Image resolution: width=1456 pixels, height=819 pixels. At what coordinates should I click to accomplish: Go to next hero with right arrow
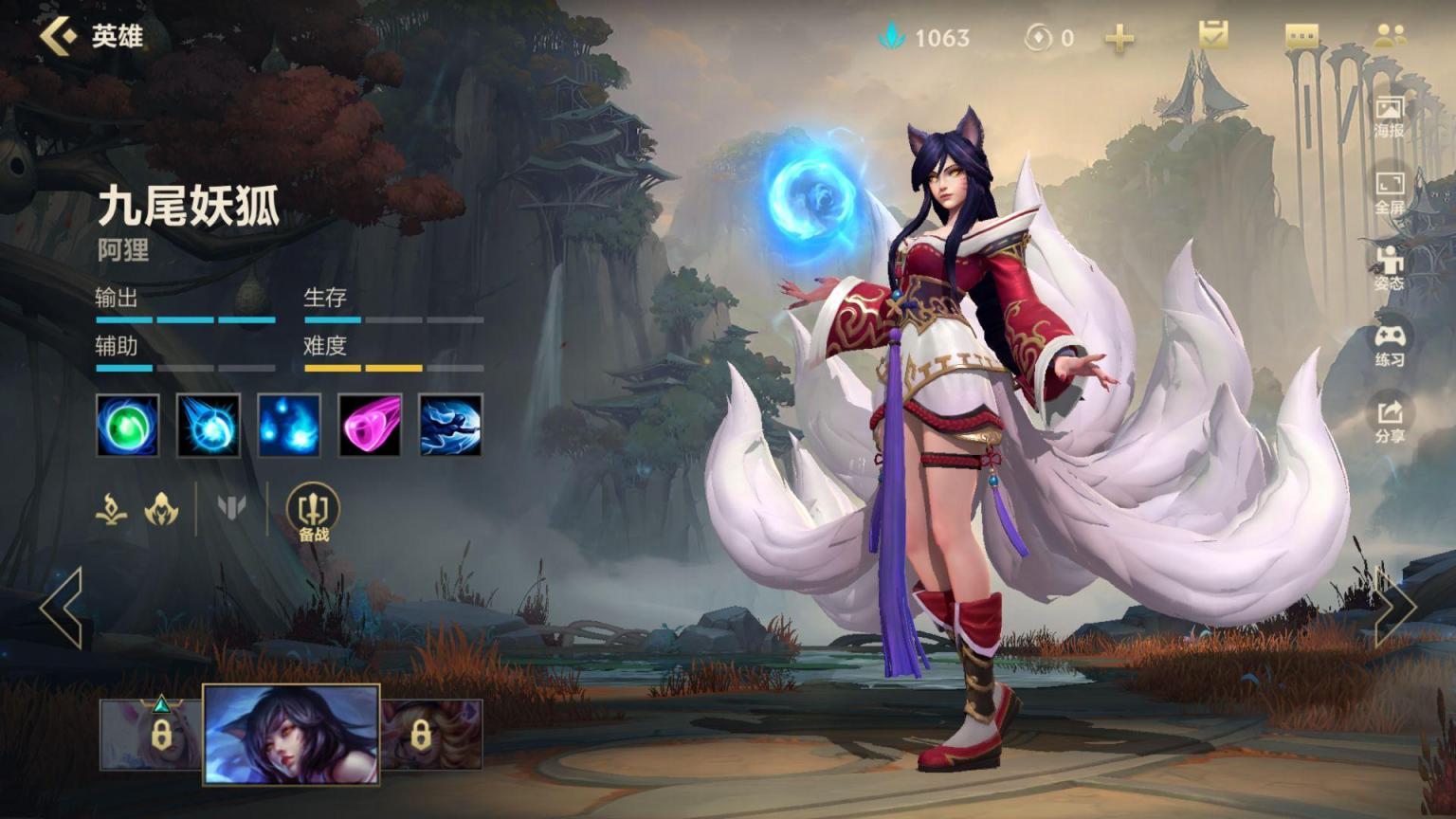tap(1393, 608)
